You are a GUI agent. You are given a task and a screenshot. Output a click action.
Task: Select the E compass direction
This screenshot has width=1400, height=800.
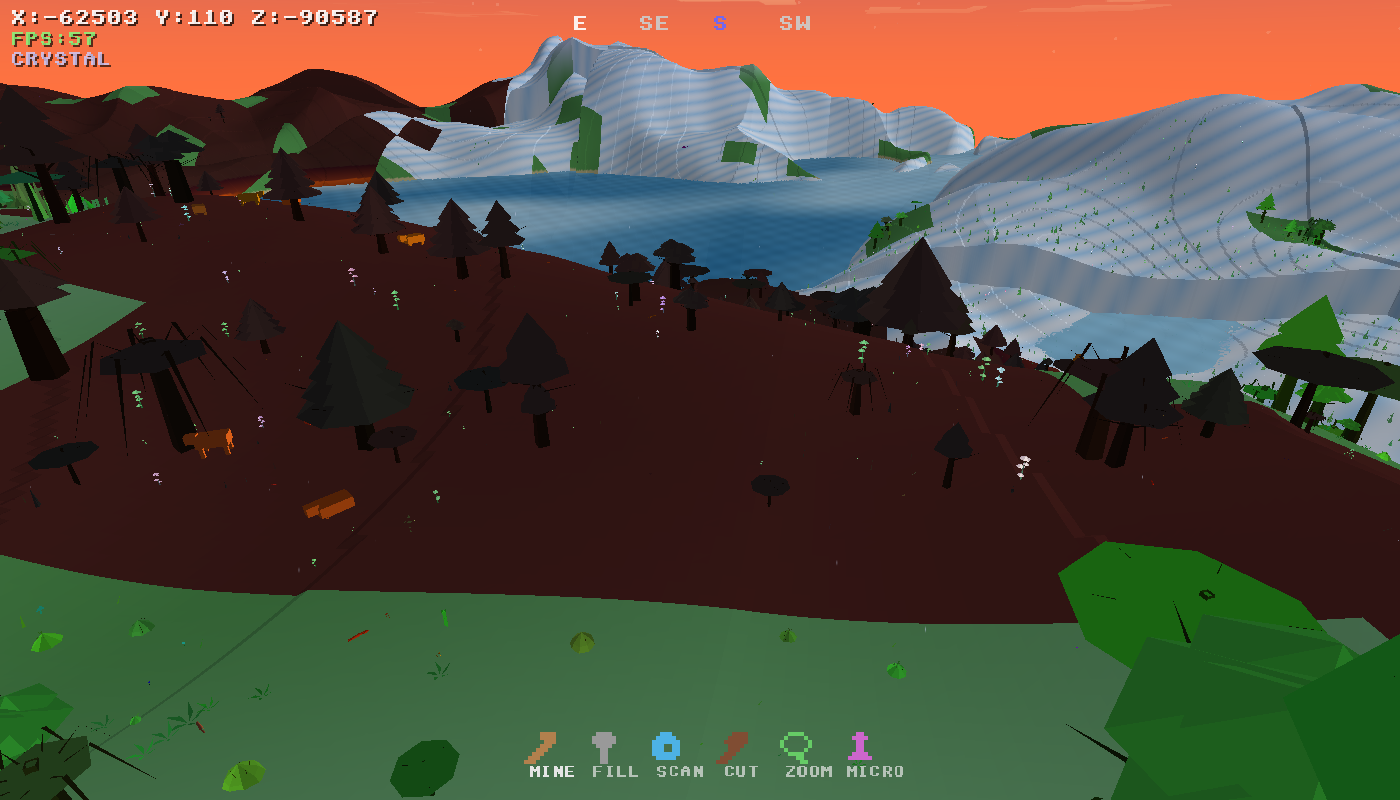coord(578,23)
